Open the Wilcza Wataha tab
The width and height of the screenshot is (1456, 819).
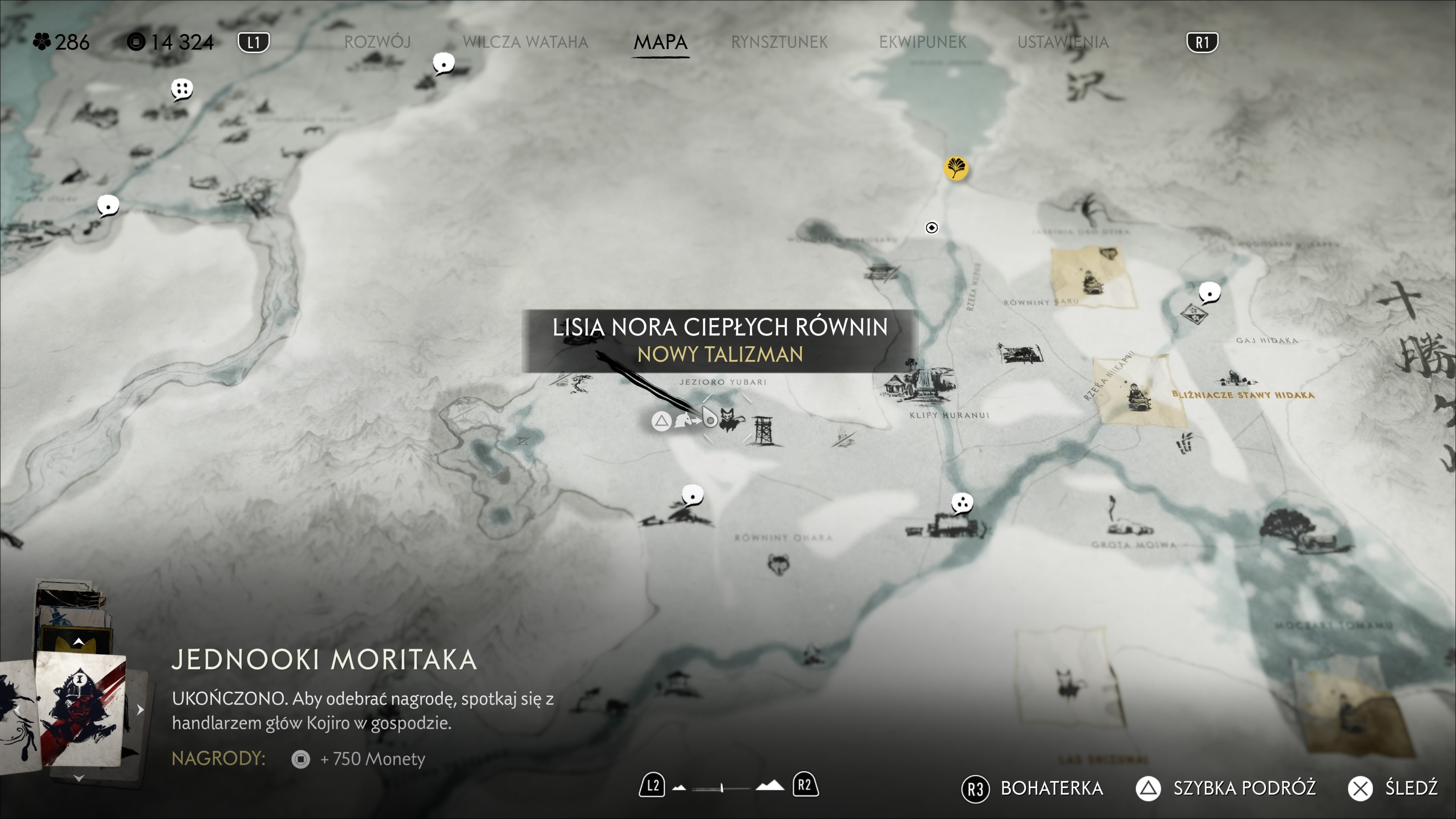pyautogui.click(x=525, y=42)
